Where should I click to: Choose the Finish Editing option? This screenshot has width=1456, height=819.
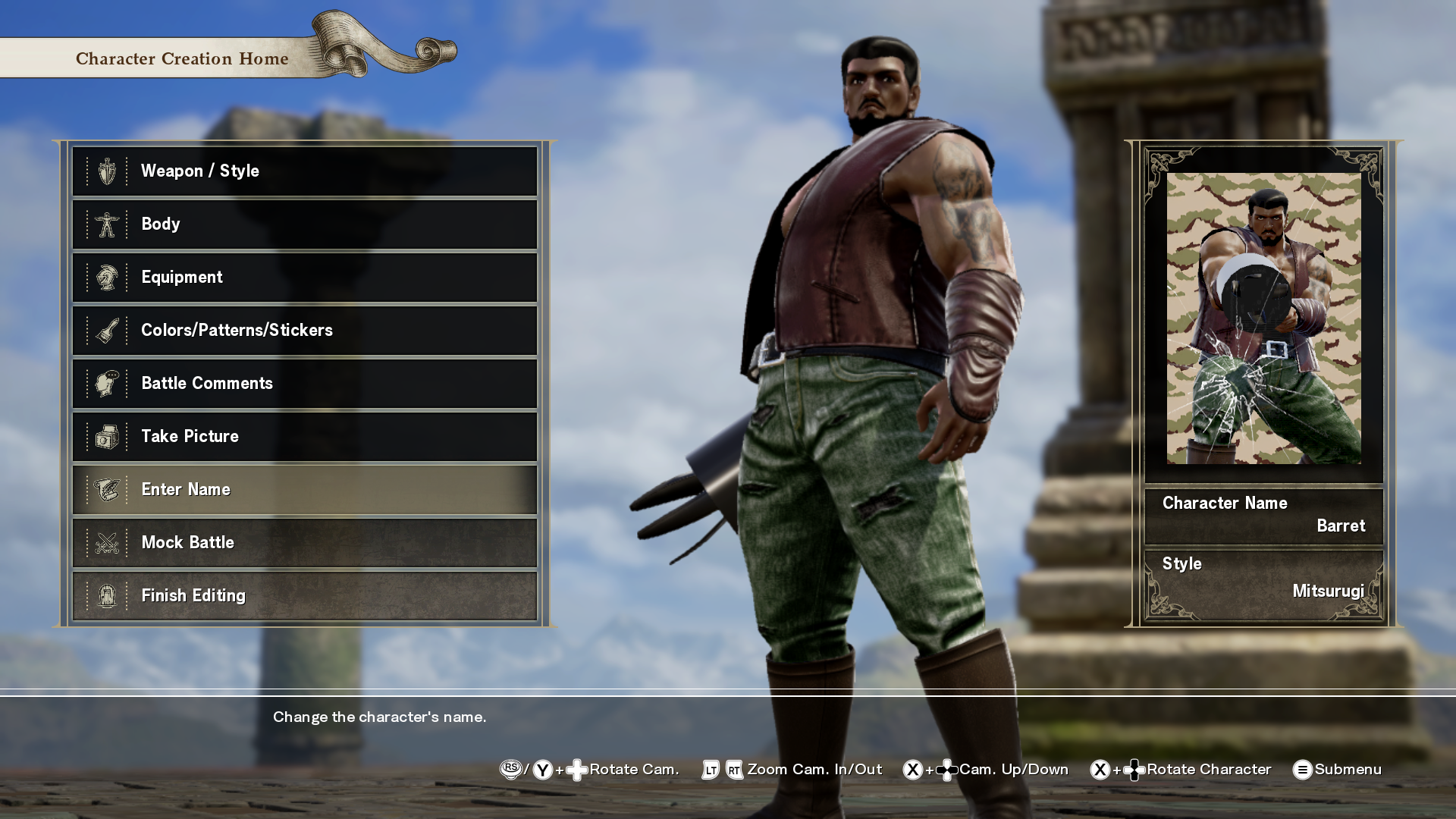[x=303, y=595]
